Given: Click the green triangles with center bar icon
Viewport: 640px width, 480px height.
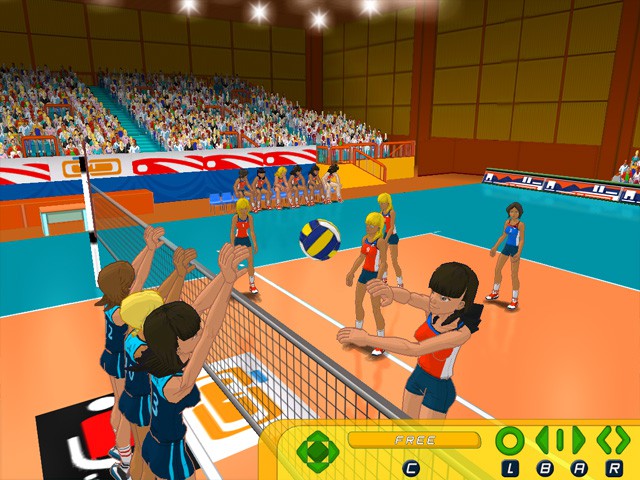Looking at the screenshot, I should (561, 440).
